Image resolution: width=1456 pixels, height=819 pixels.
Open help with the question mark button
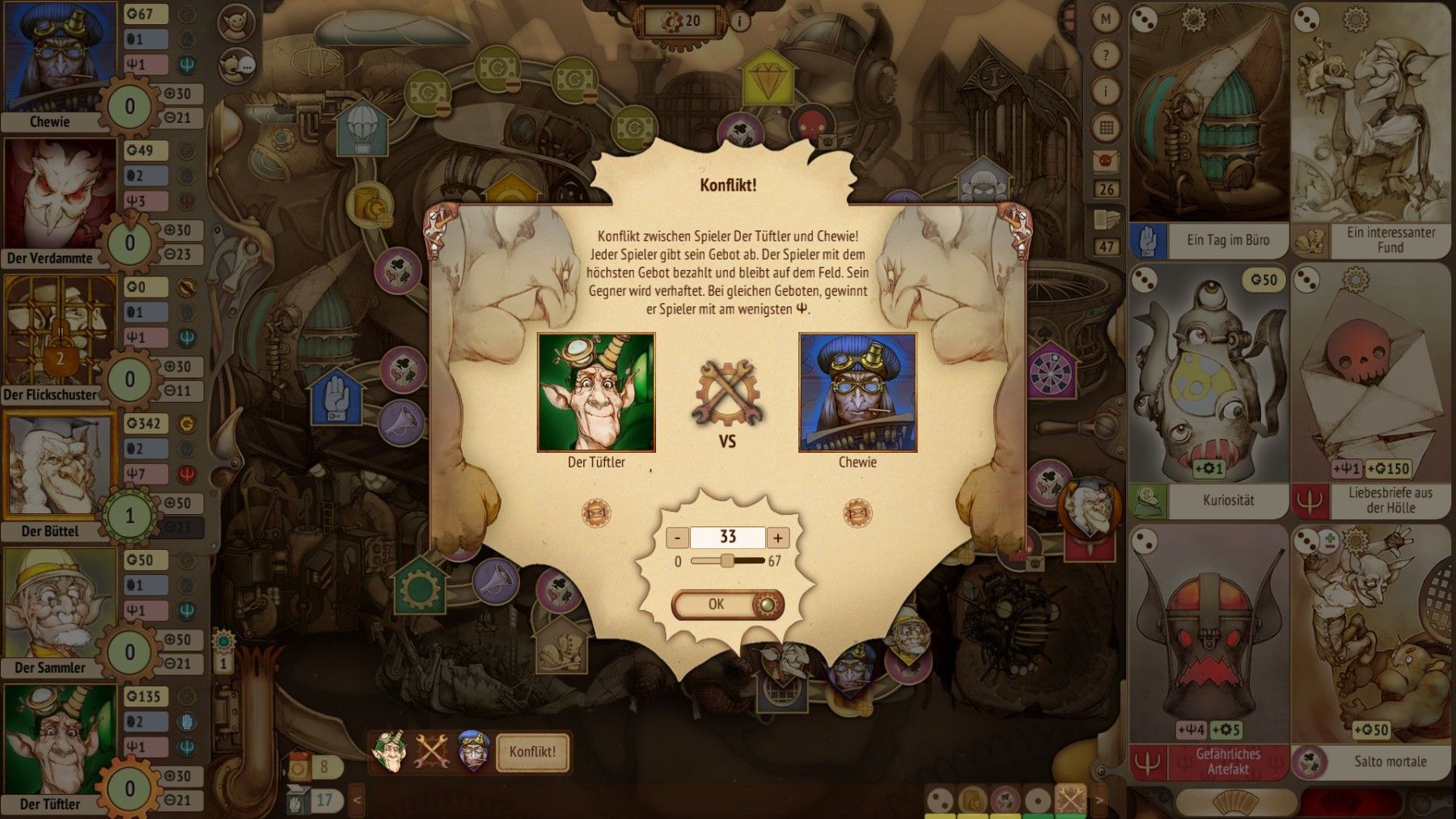[x=1106, y=56]
